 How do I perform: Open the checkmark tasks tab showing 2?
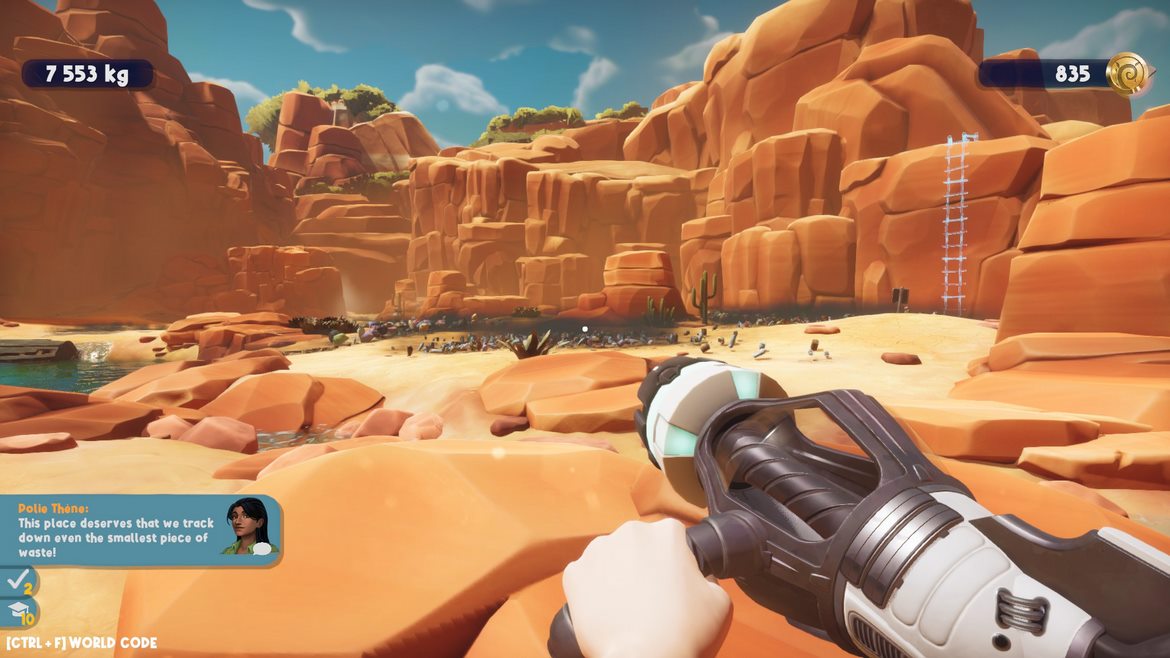pos(18,581)
